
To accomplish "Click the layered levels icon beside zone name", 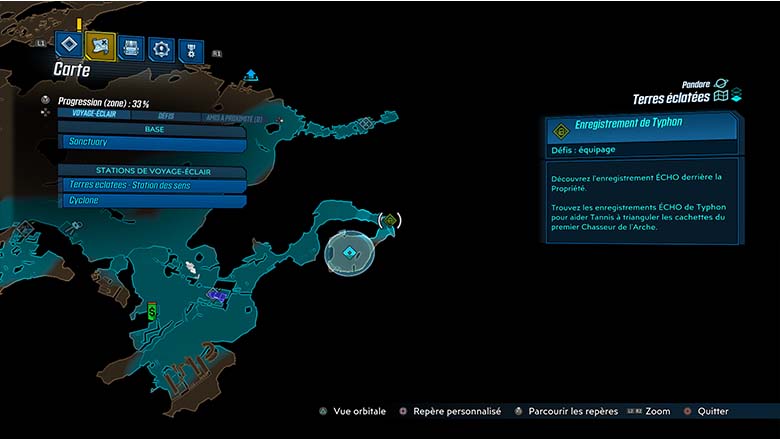I will (x=736, y=96).
